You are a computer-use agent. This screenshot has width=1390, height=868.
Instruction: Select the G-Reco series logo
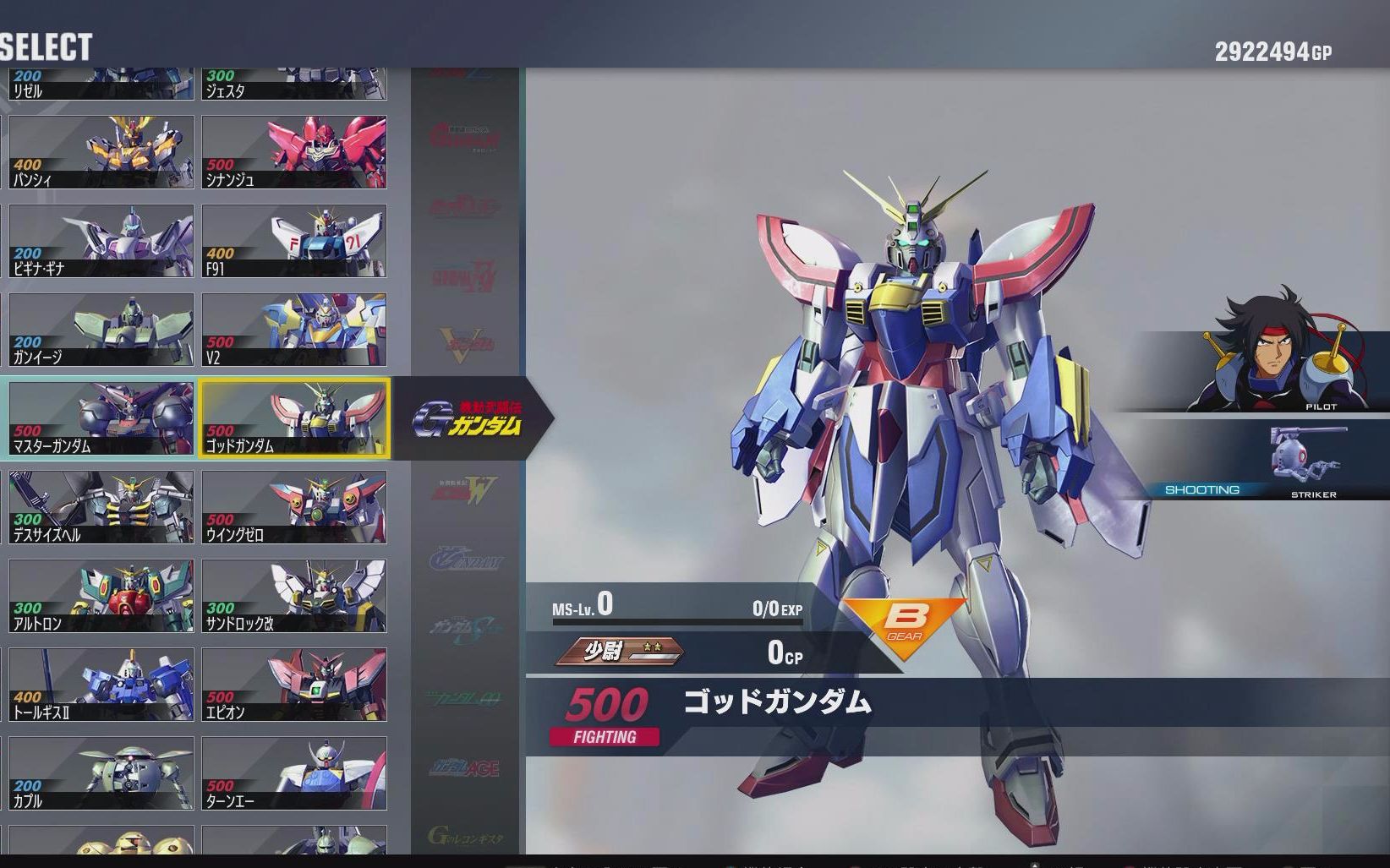pos(467,833)
